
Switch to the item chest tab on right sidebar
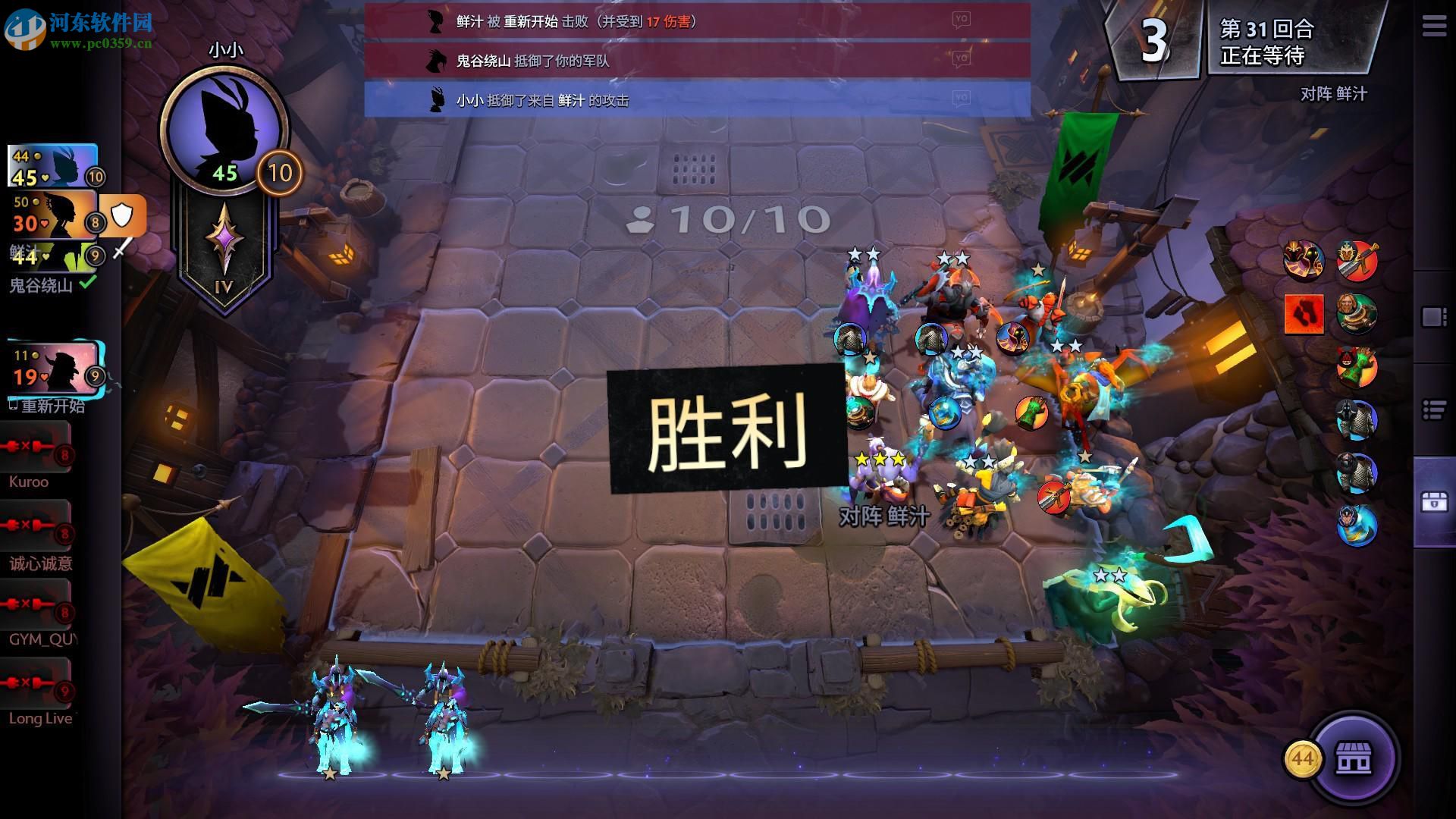1433,502
